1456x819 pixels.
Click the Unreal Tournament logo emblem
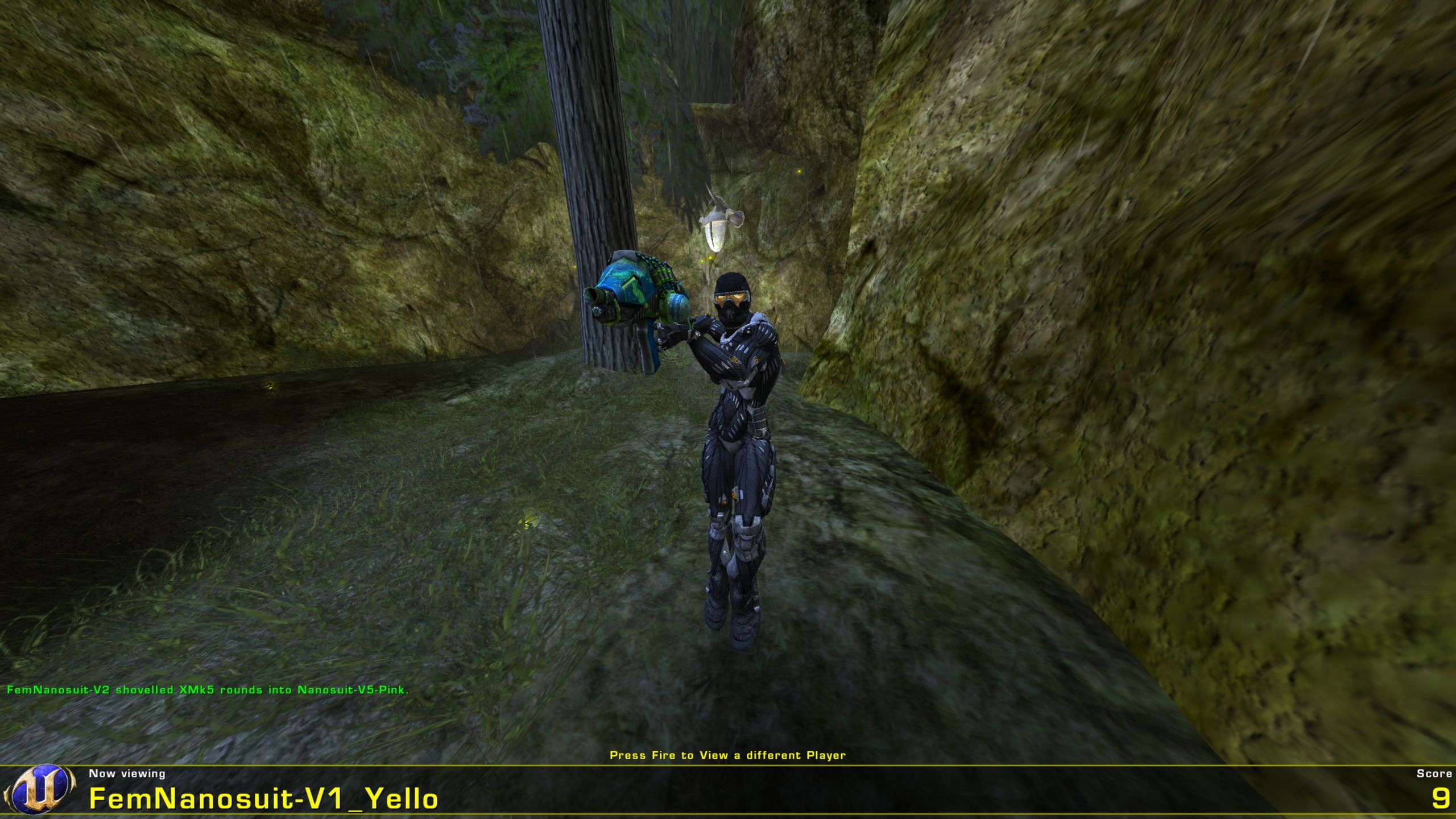coord(40,790)
